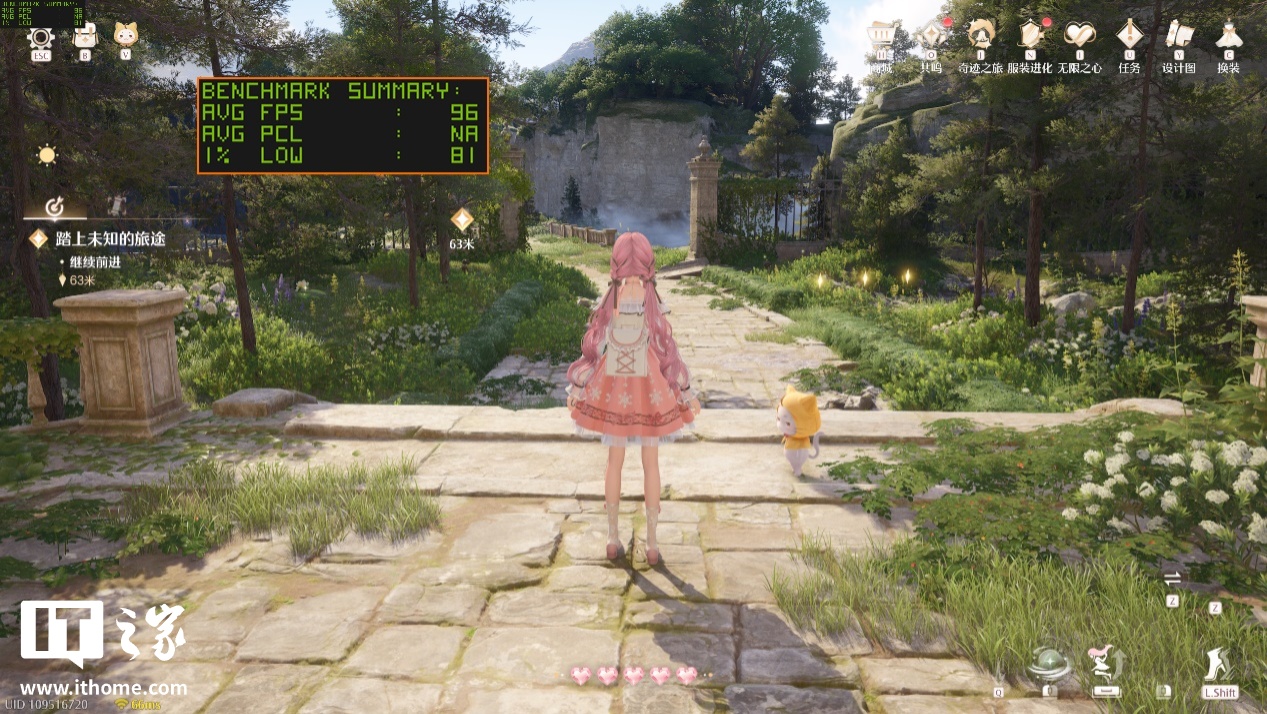Open the settings gear menu

click(x=40, y=38)
